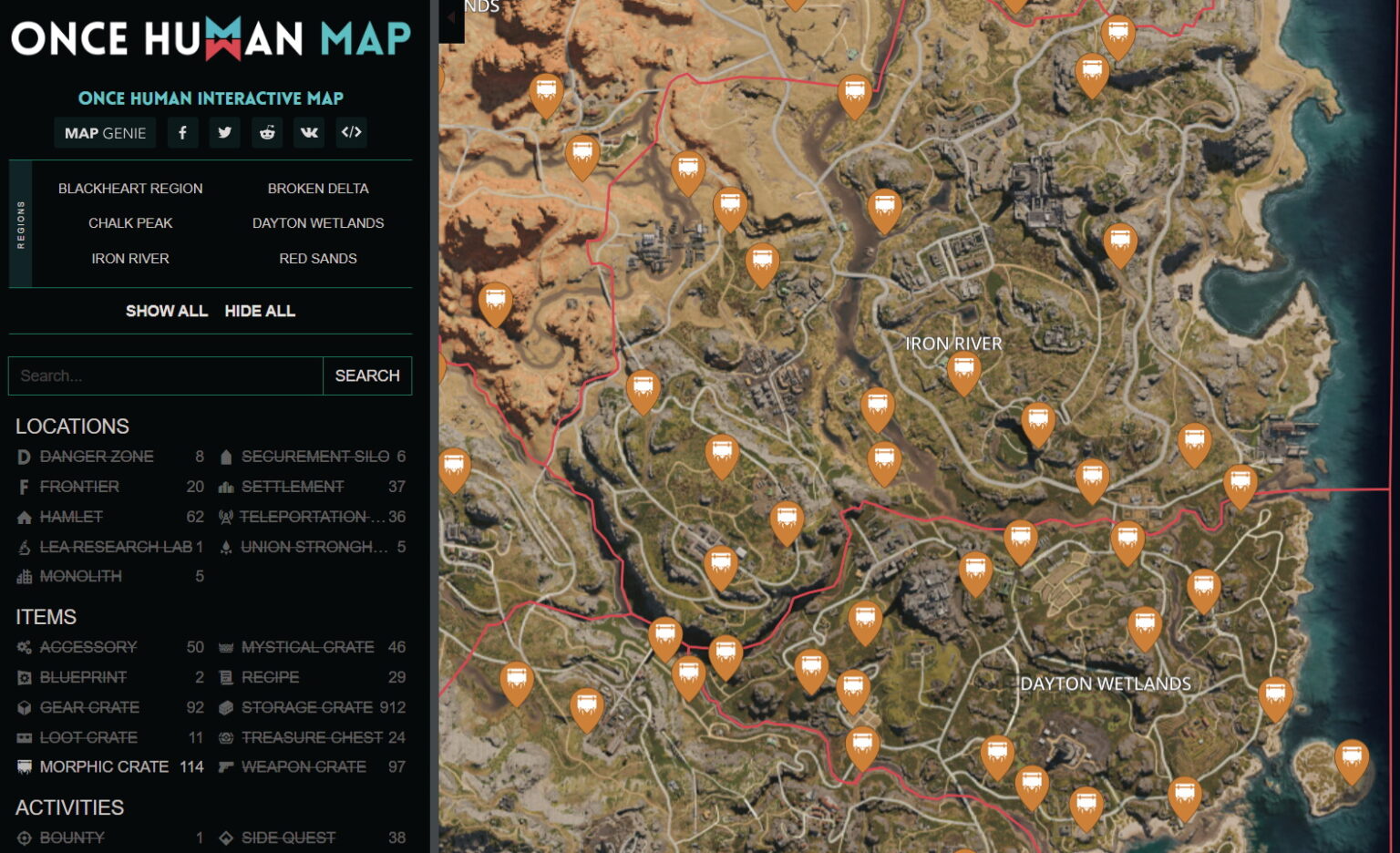Go to the Chalk Peak region
The height and width of the screenshot is (853, 1400).
tap(130, 223)
